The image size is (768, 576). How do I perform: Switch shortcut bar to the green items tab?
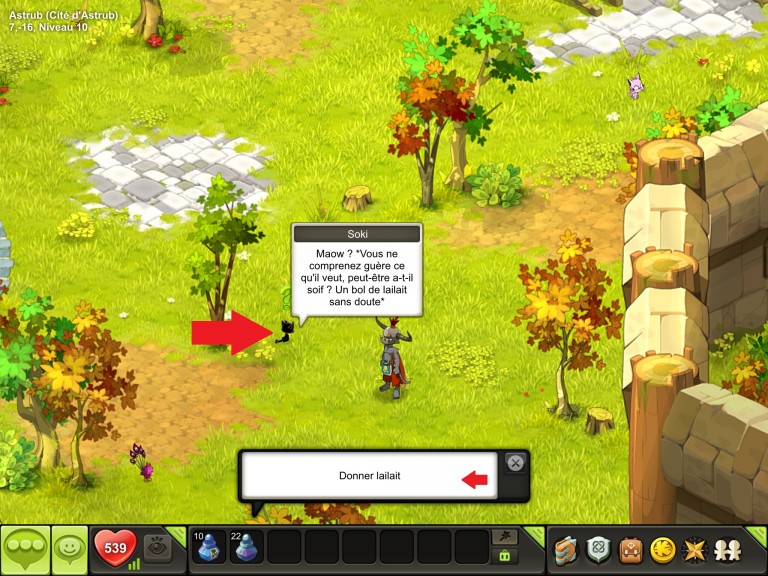pos(506,556)
